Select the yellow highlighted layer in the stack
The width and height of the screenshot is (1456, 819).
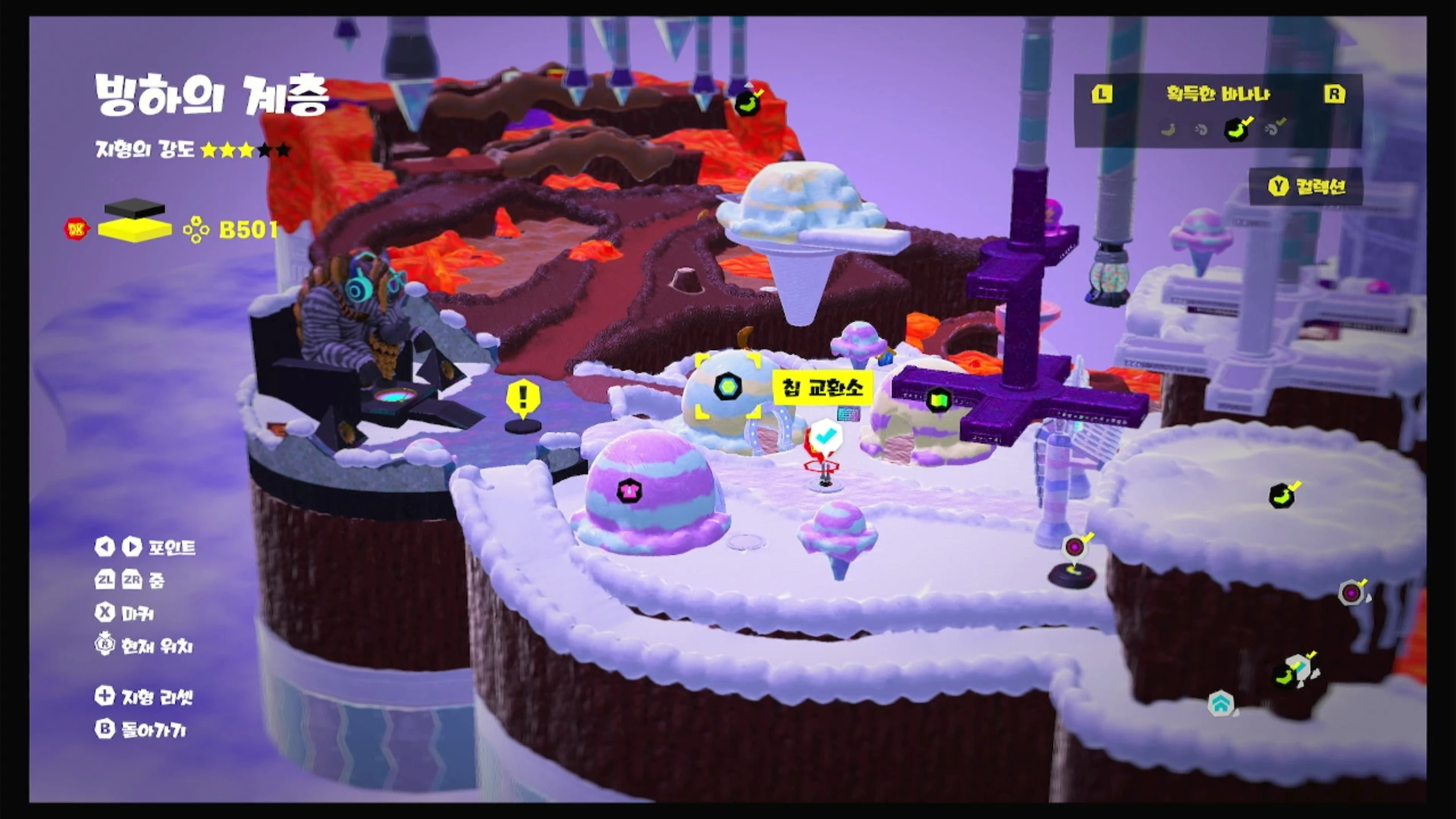(135, 229)
